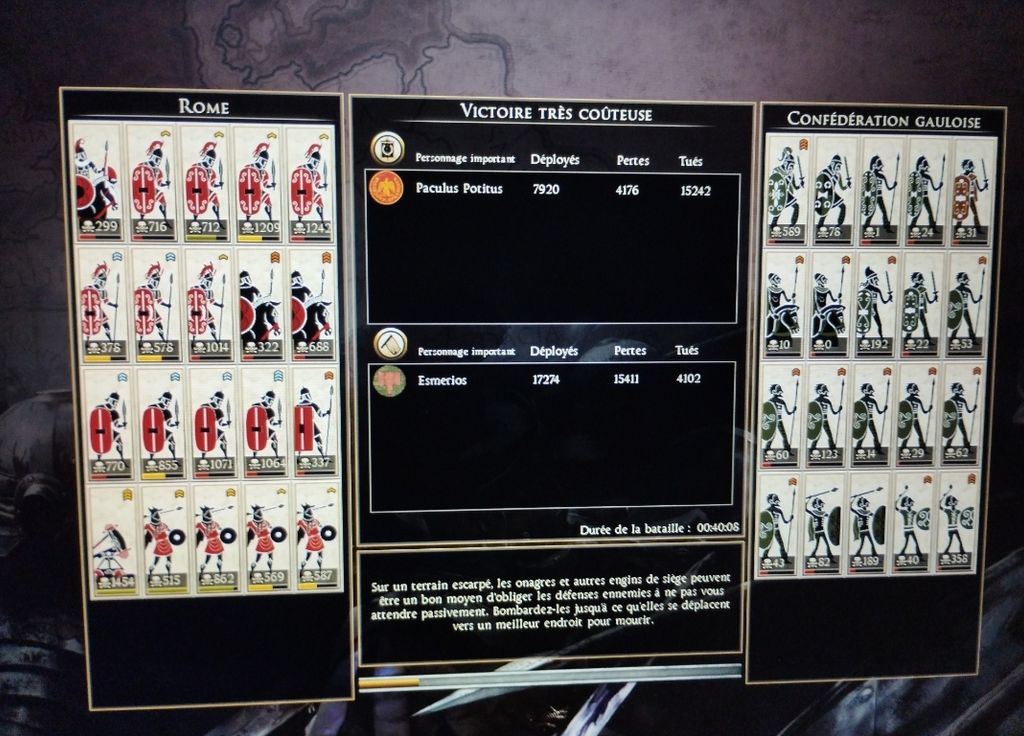Click the Gallic faction emblem beside Esmerios
Screen dimensions: 1024x736
pos(389,381)
